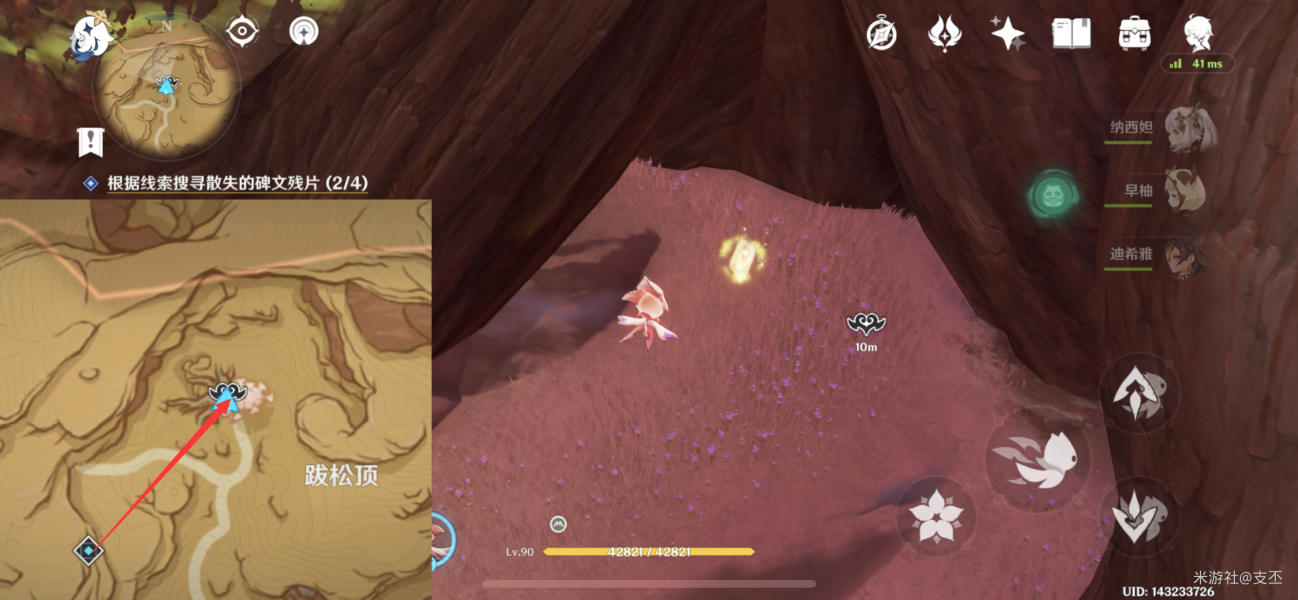1298x600 pixels.
Task: Open the open-book handbook icon
Action: 1071,34
